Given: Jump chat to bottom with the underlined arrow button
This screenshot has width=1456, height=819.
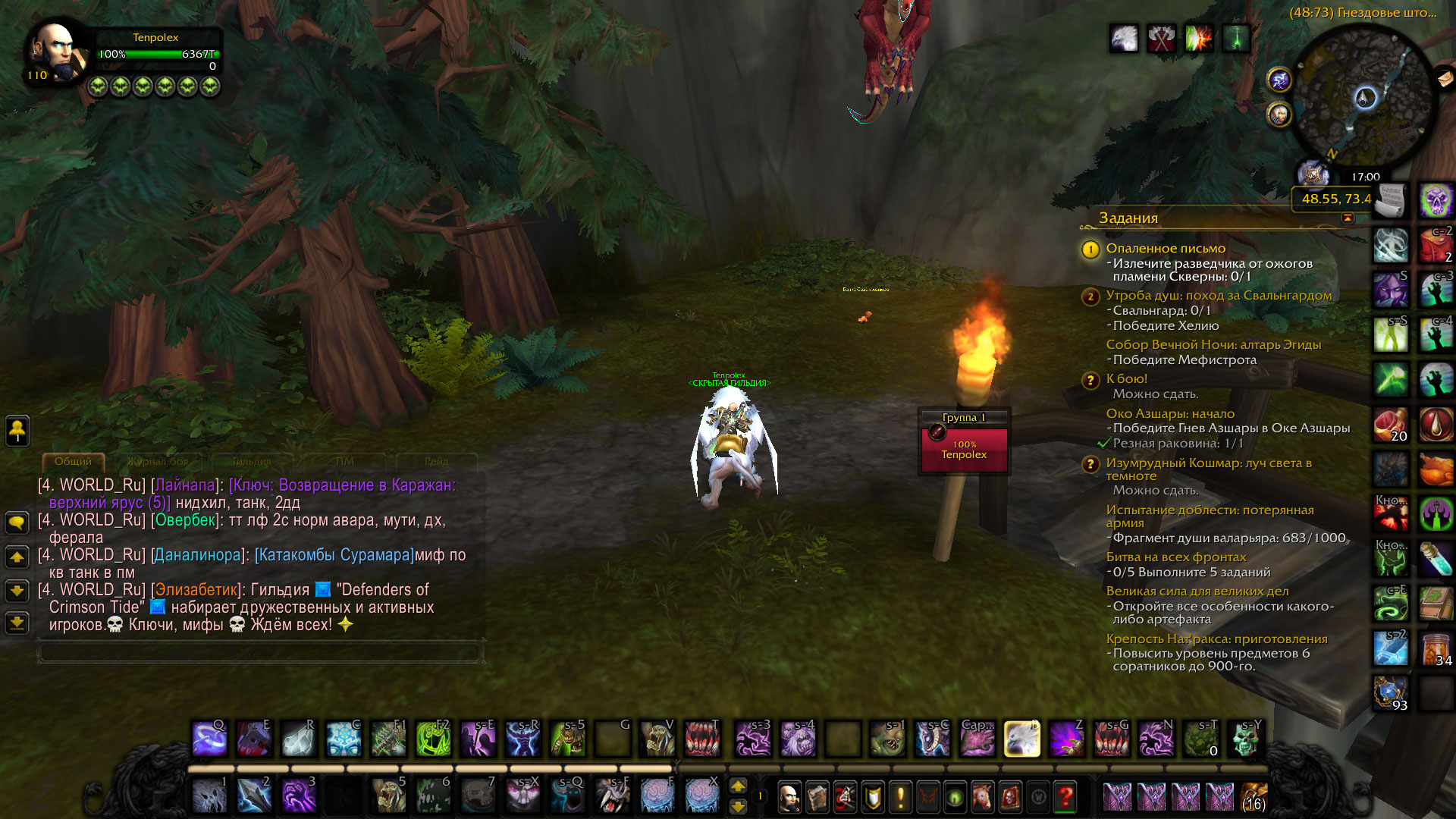Looking at the screenshot, I should coord(17,623).
